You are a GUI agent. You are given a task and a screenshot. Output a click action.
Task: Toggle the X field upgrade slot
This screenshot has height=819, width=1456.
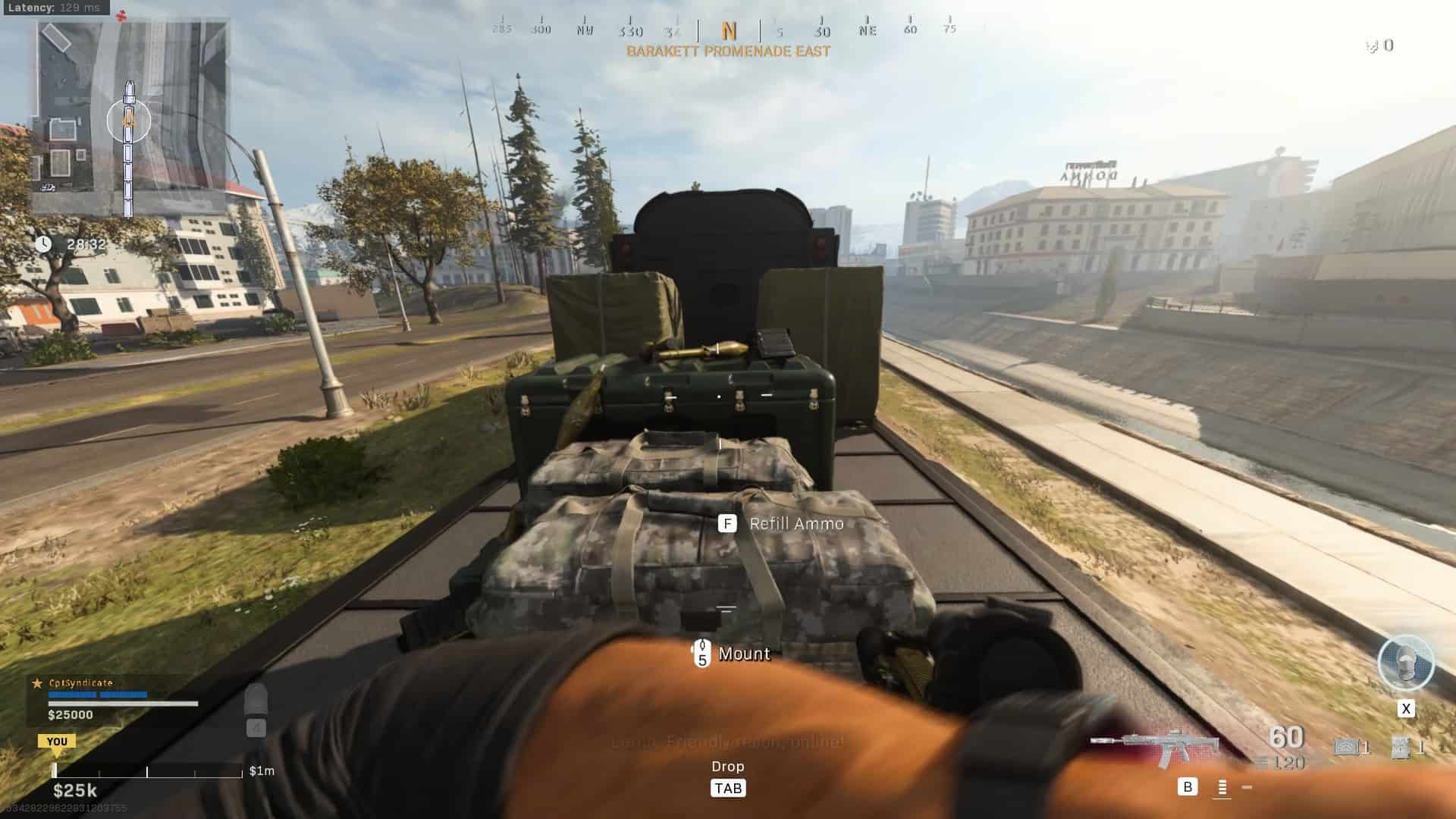[1407, 709]
